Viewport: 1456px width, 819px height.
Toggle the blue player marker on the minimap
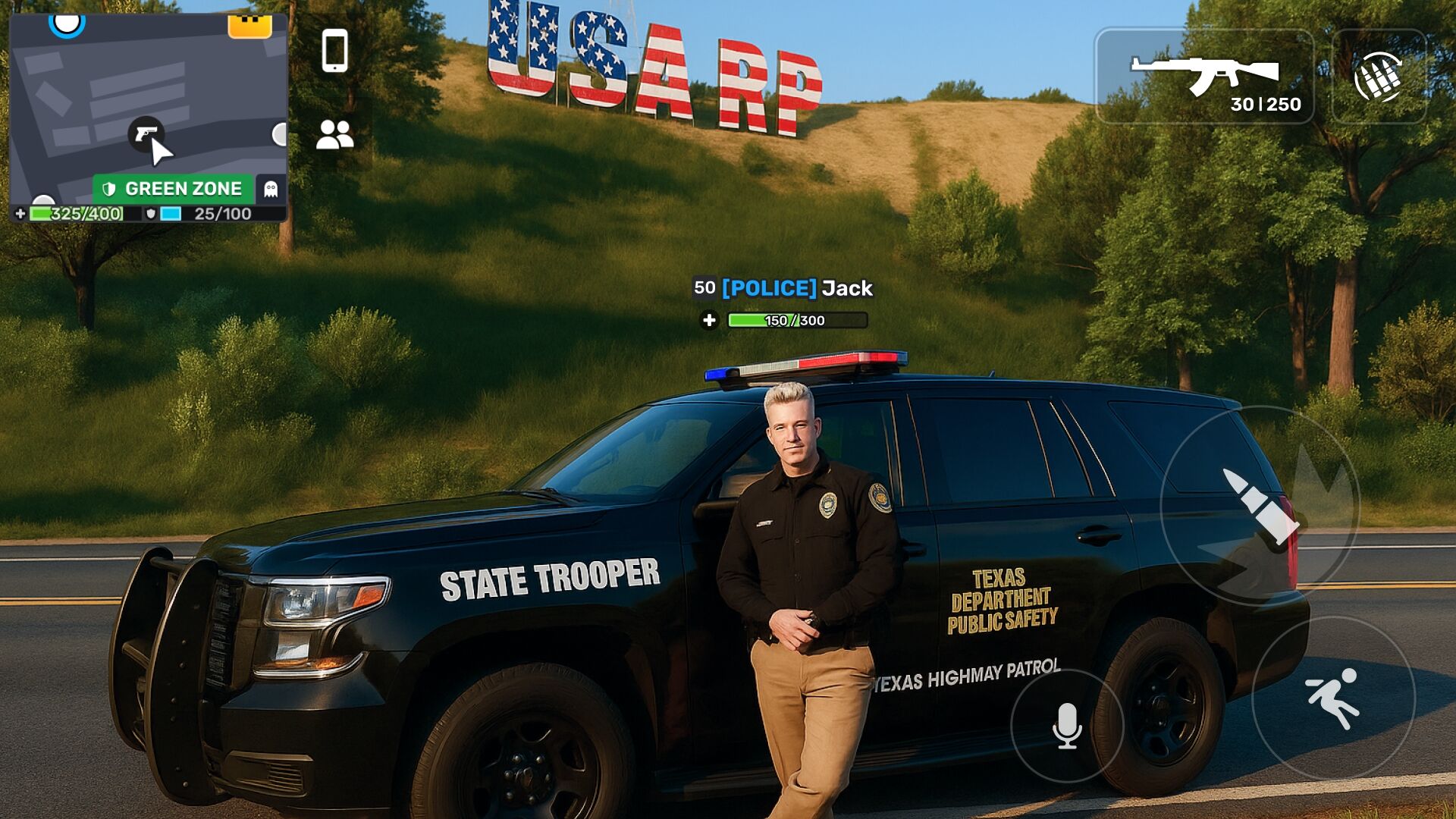(x=67, y=23)
